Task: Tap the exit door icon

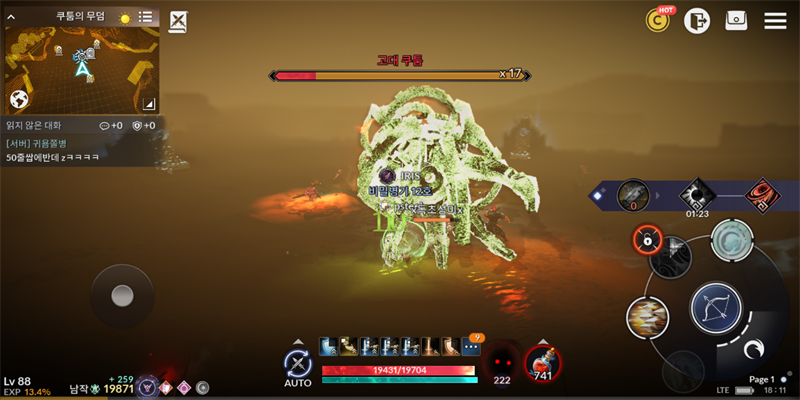Action: click(697, 20)
